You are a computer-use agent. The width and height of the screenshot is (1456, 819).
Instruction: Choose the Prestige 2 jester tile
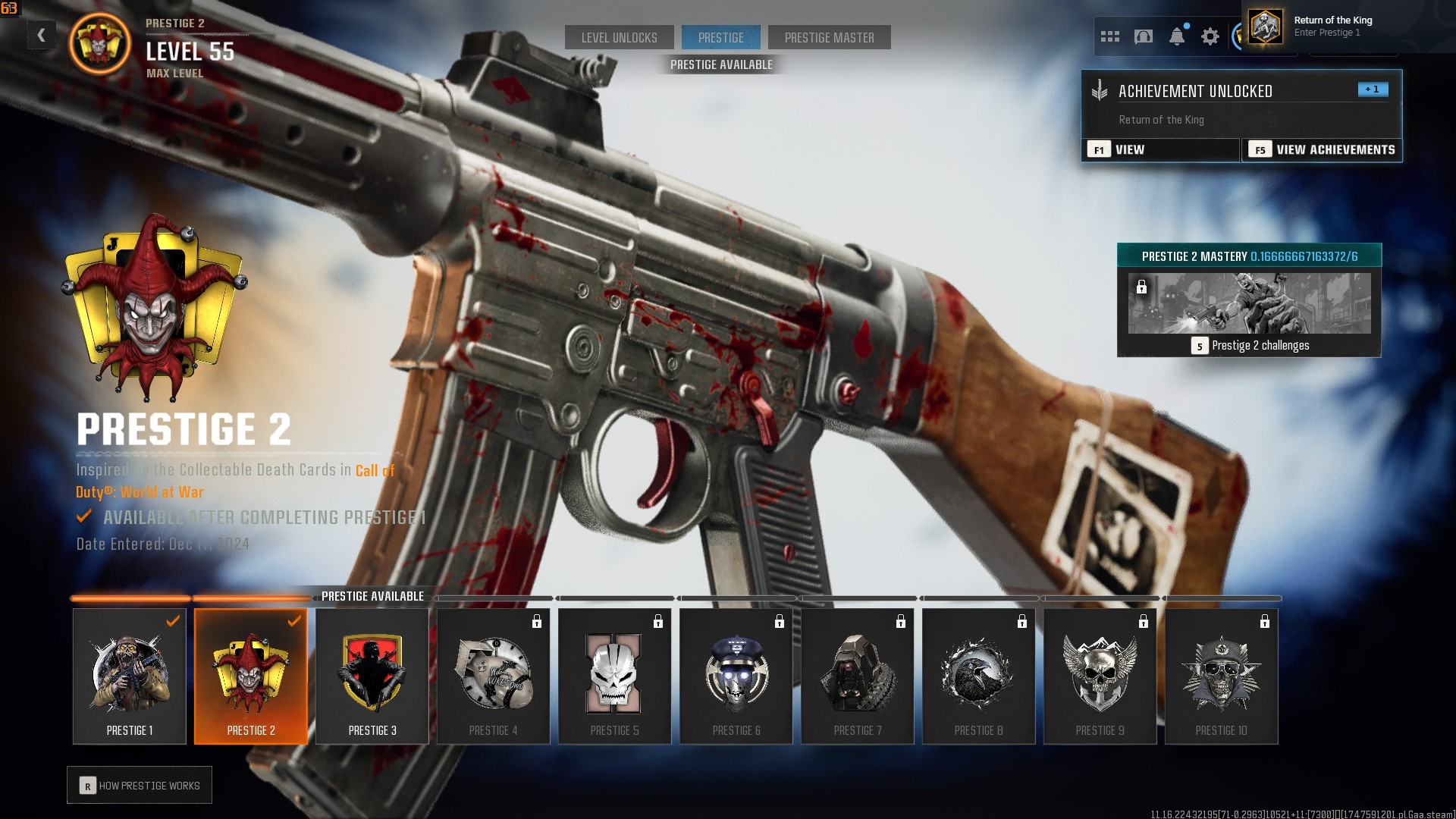[x=251, y=676]
